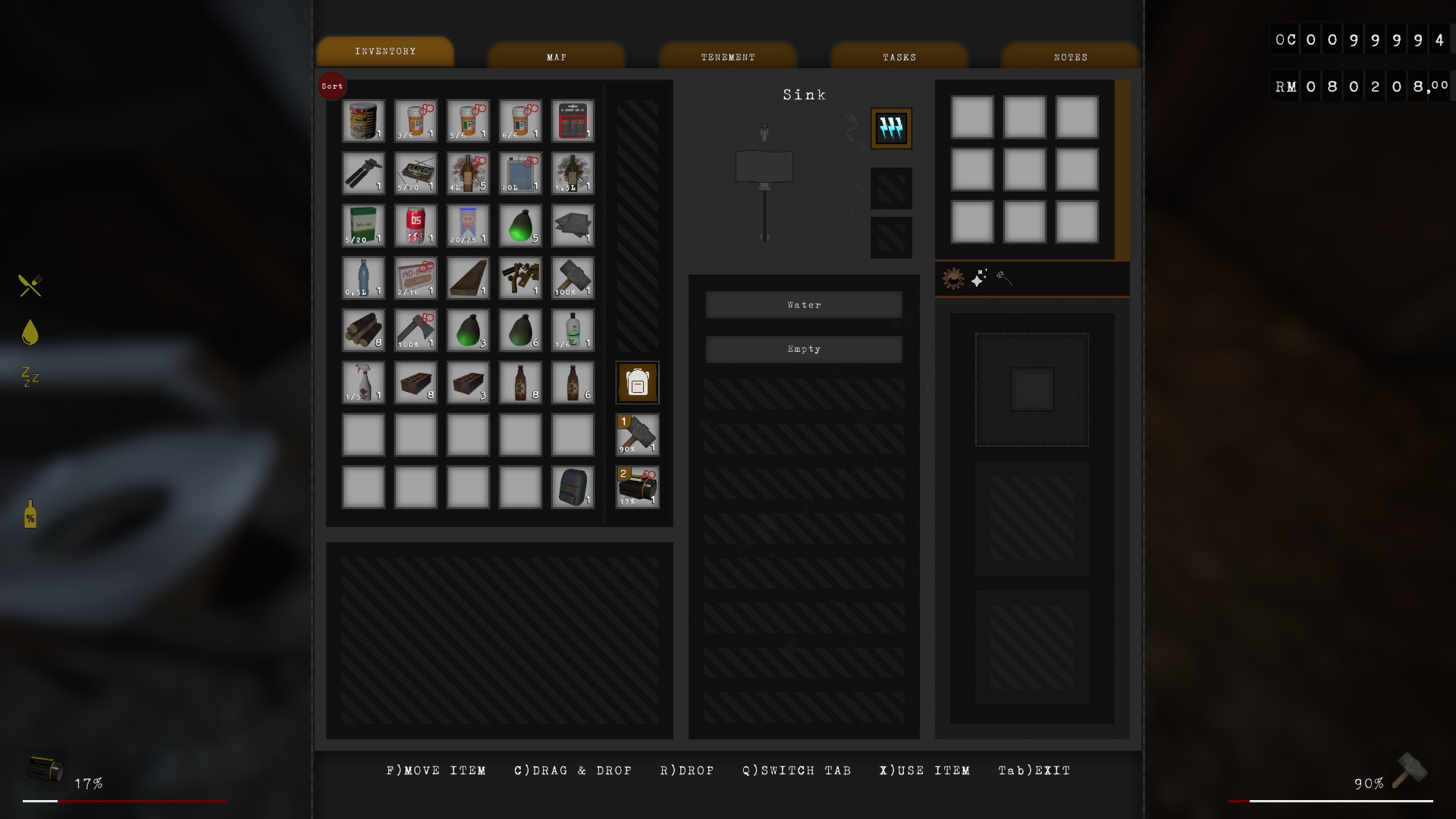
Task: Switch to the MAP tab
Action: tap(557, 55)
